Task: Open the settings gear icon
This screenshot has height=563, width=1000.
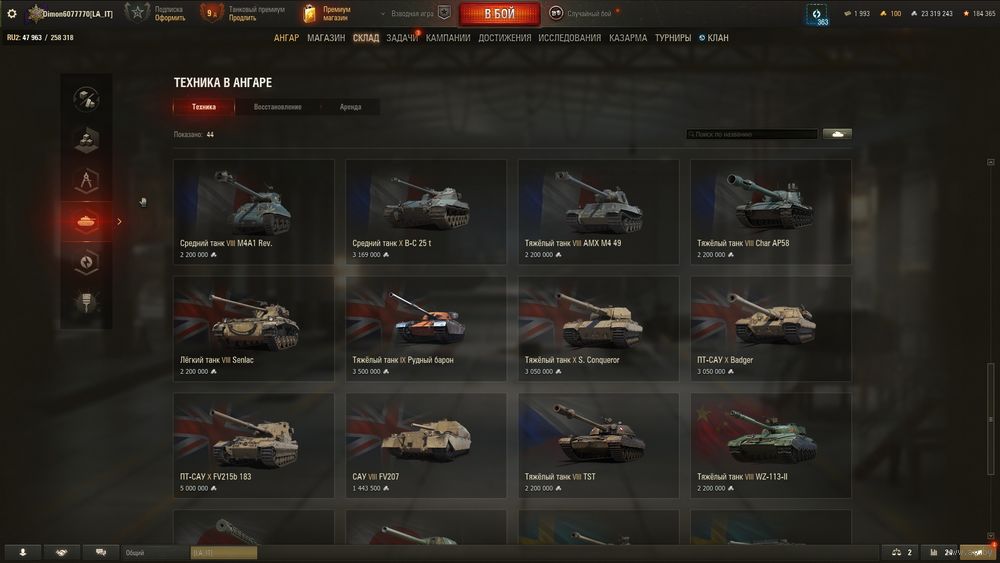Action: pyautogui.click(x=12, y=14)
